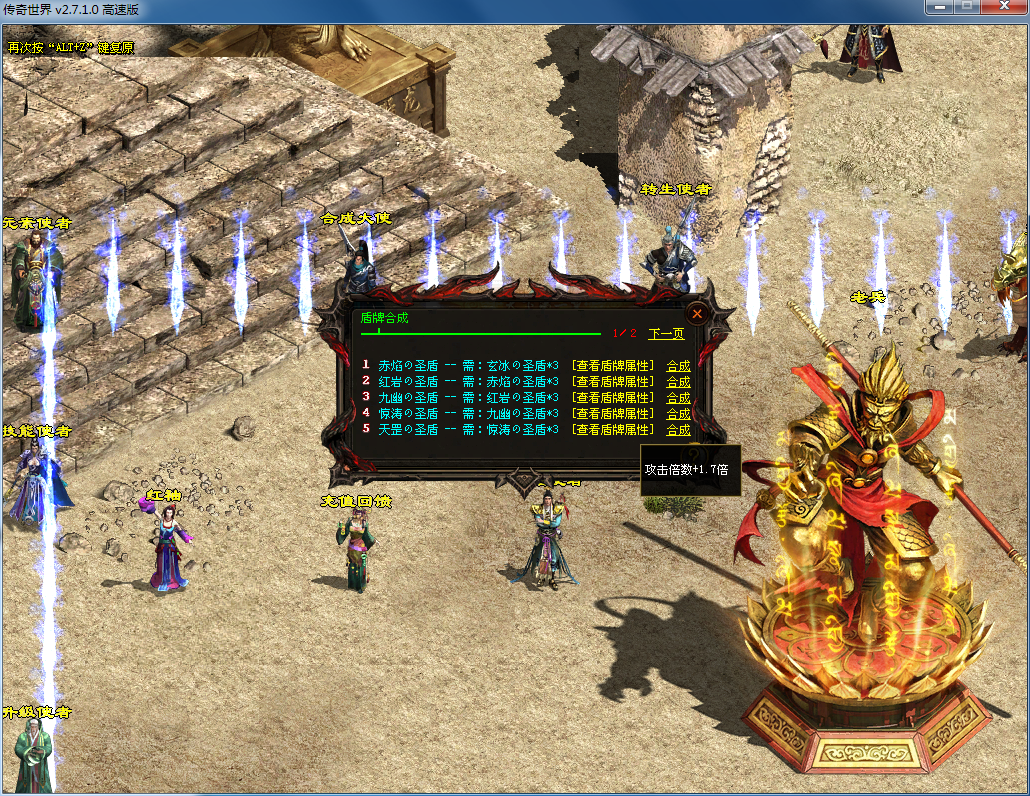The height and width of the screenshot is (796, 1030).
Task: Show shield attributes for 红岩の圣盾
Action: (x=613, y=382)
